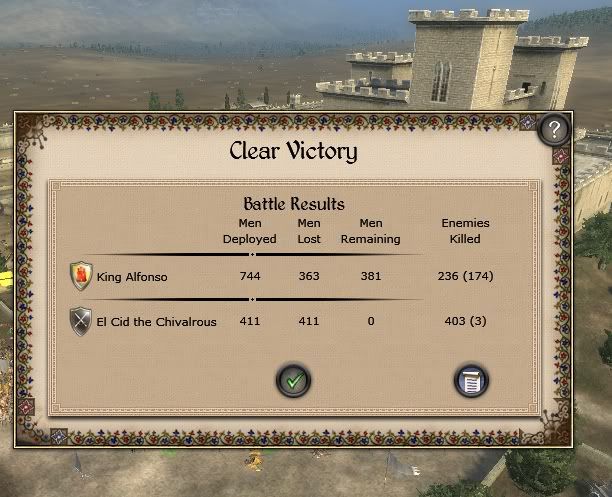Open help with the question mark button

point(553,129)
